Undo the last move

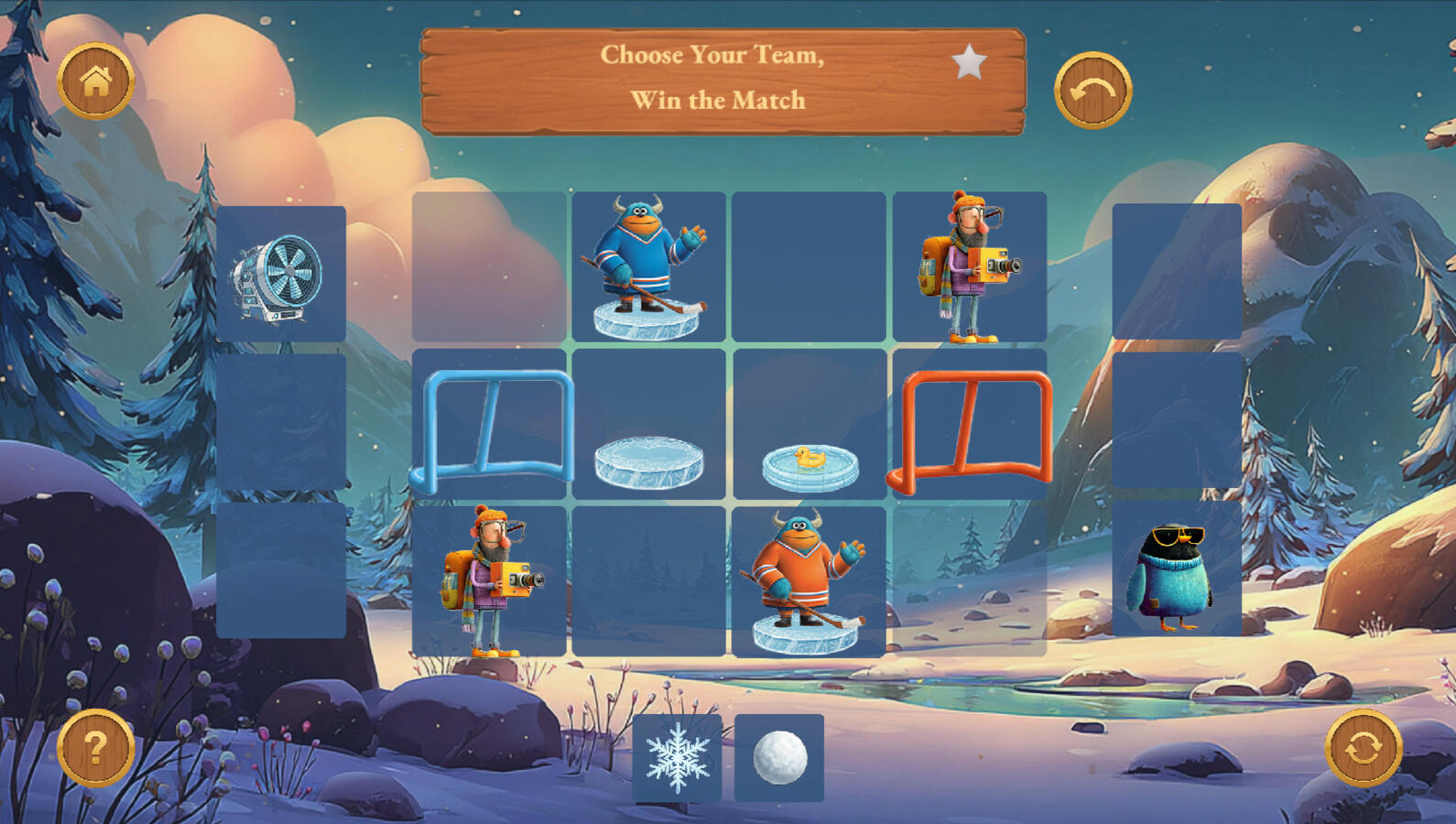tap(1092, 91)
